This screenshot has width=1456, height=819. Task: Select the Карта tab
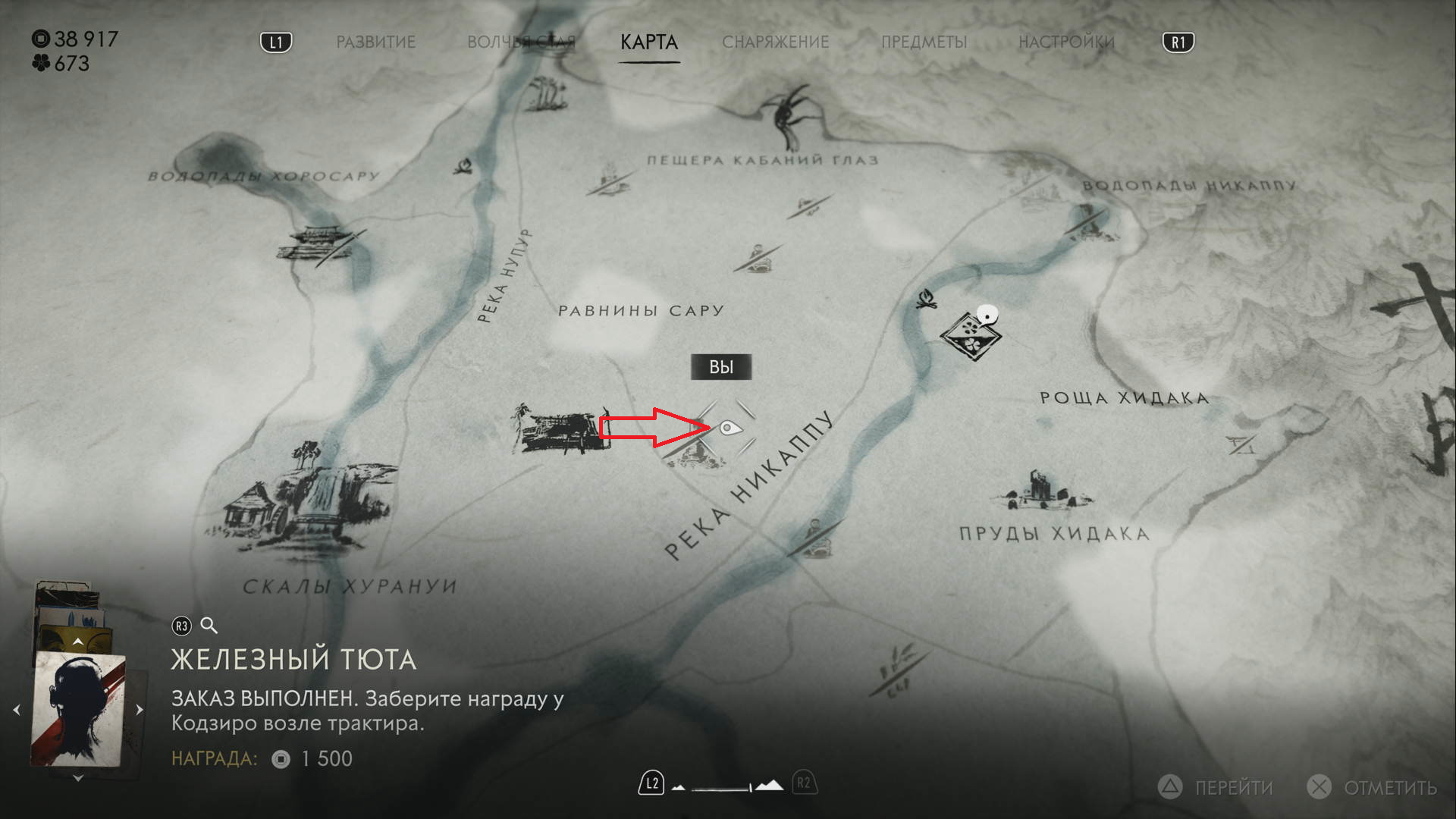(x=649, y=42)
